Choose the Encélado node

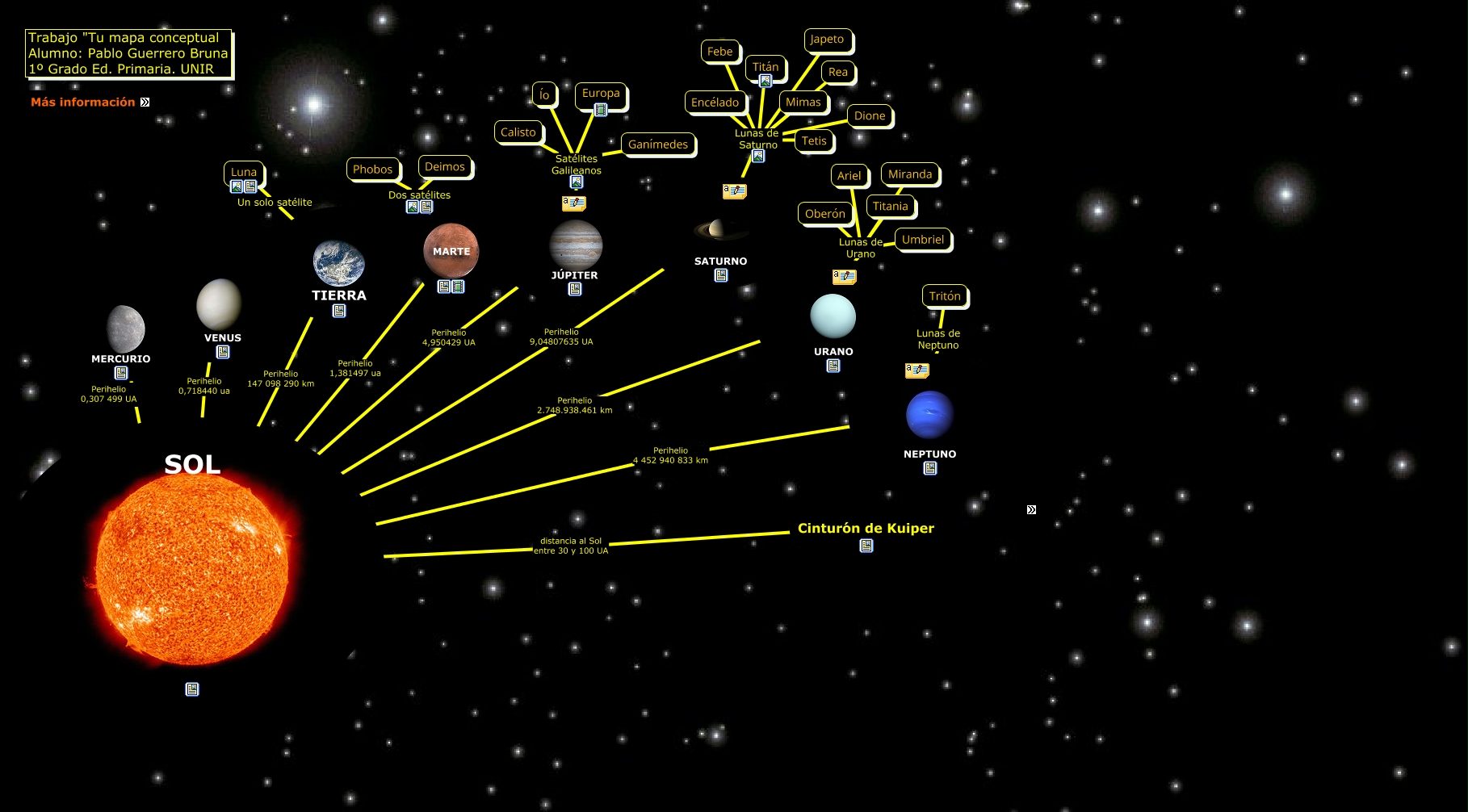tap(715, 103)
